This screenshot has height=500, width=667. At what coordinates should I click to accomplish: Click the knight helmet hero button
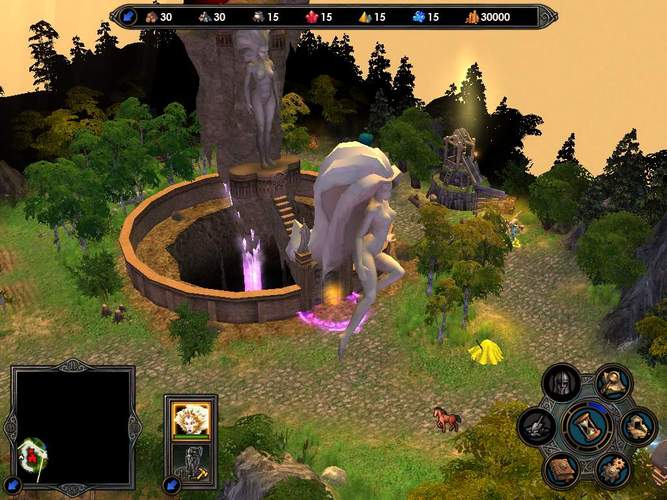561,382
